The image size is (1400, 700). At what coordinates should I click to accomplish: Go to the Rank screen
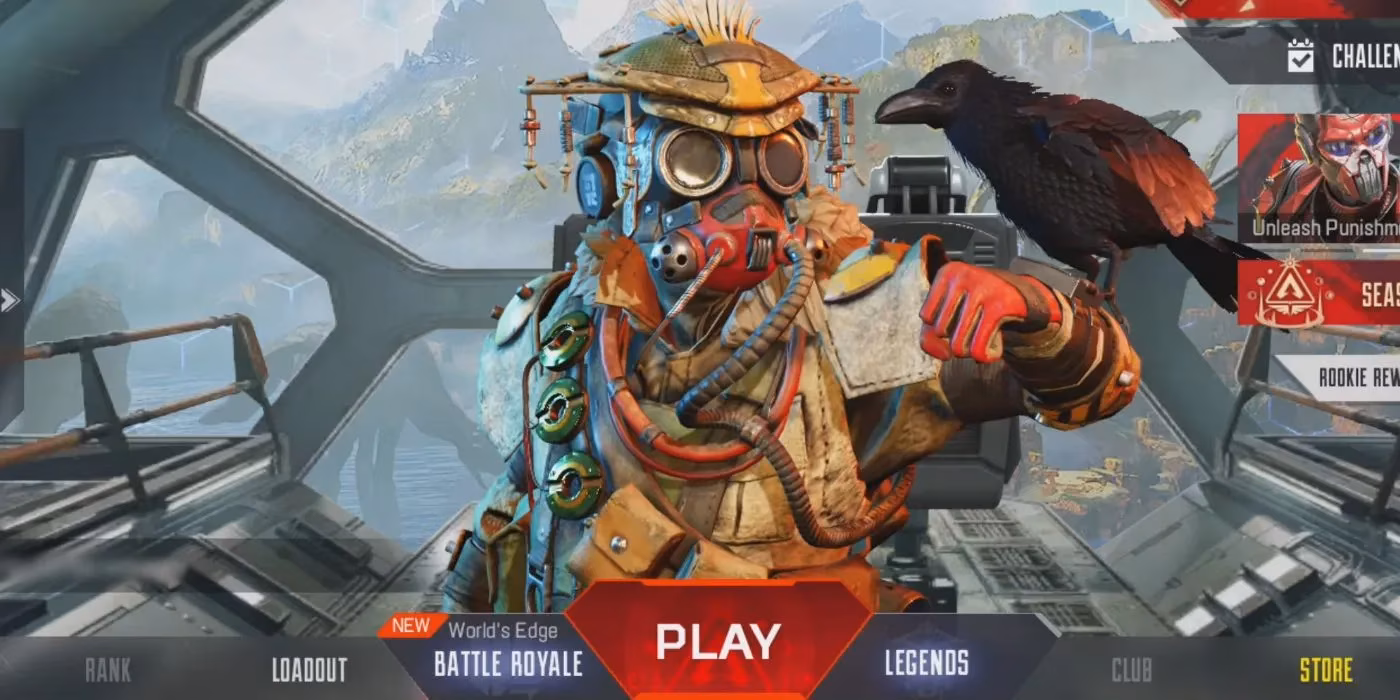(107, 669)
